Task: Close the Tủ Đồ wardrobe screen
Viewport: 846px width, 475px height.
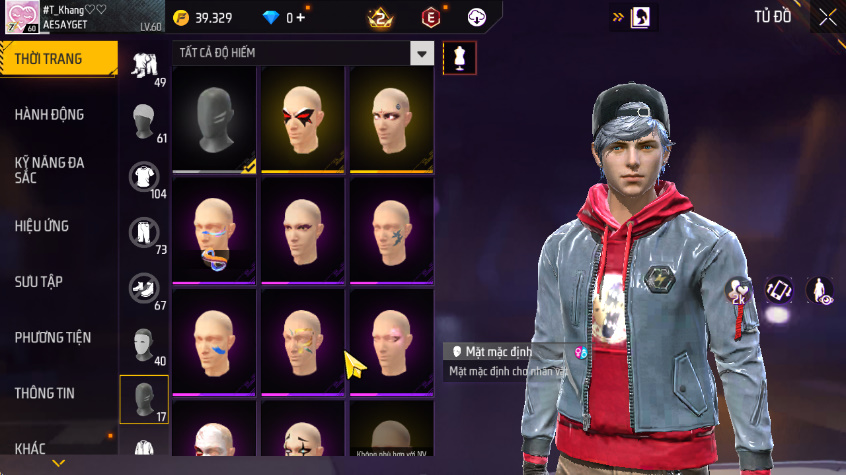Action: point(828,17)
